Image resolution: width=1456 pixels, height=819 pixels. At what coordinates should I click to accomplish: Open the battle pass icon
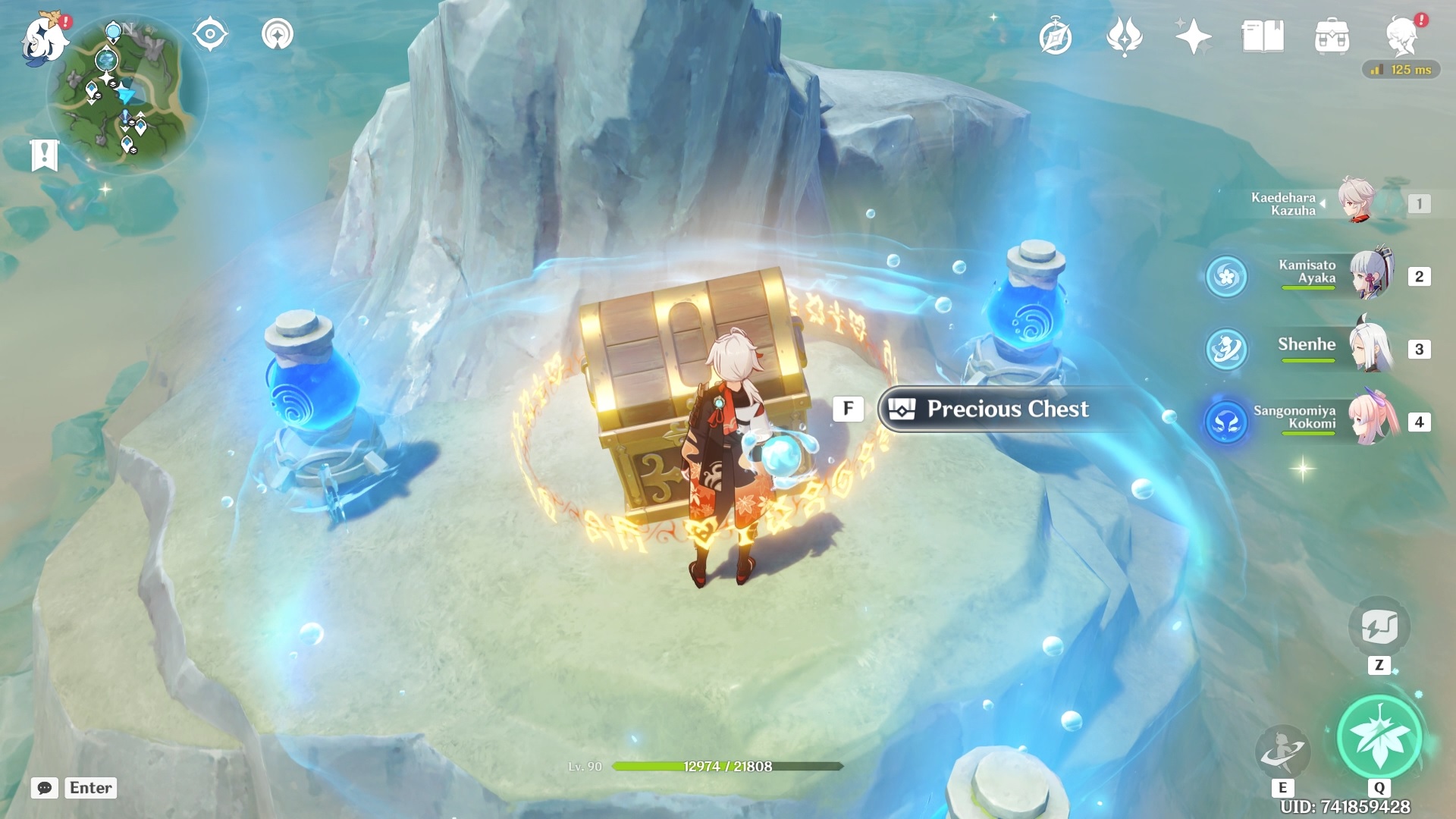click(1124, 37)
